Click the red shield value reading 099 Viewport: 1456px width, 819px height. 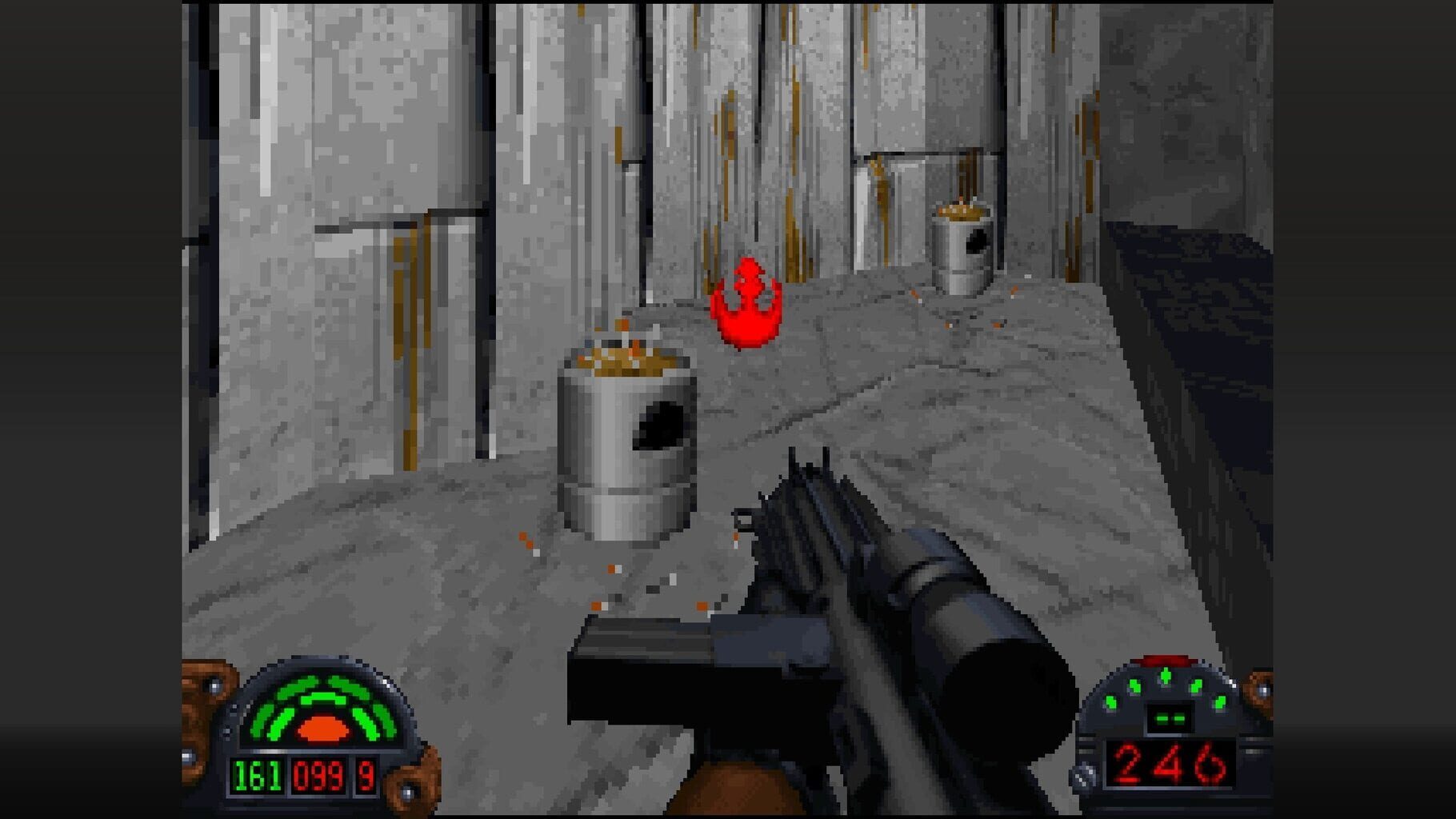(x=321, y=777)
